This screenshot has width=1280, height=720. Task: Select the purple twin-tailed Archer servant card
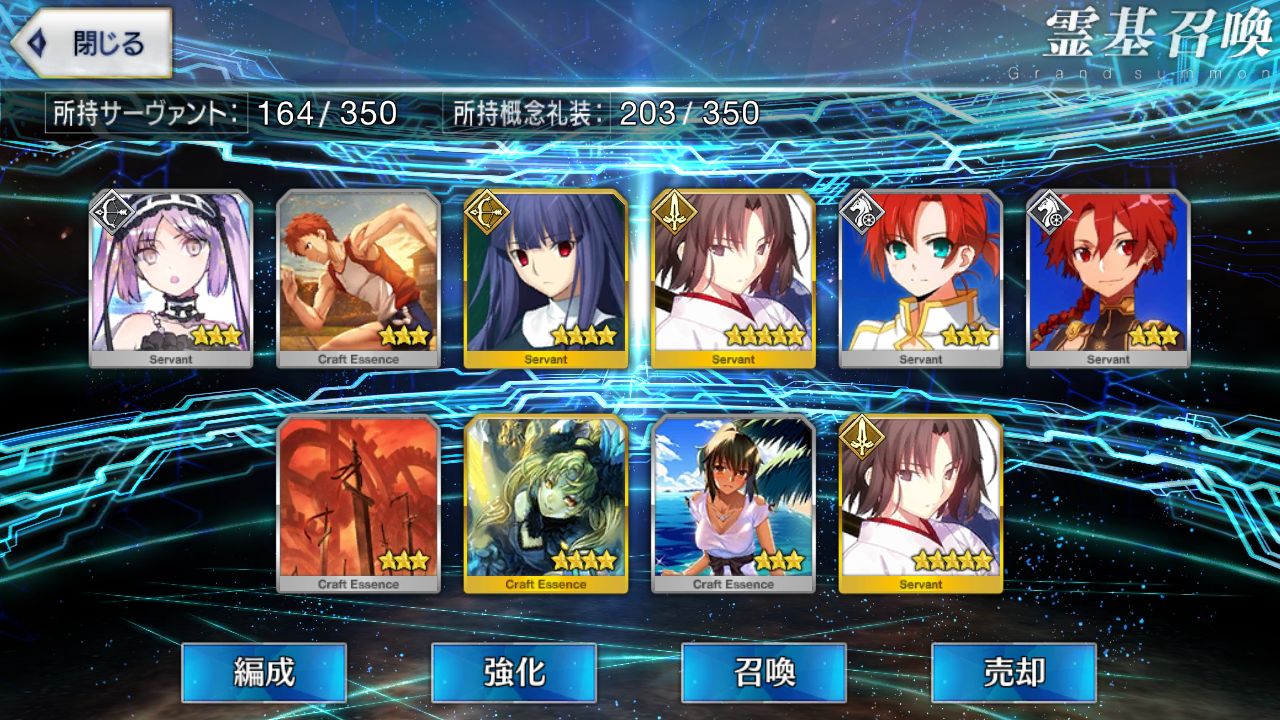[171, 278]
